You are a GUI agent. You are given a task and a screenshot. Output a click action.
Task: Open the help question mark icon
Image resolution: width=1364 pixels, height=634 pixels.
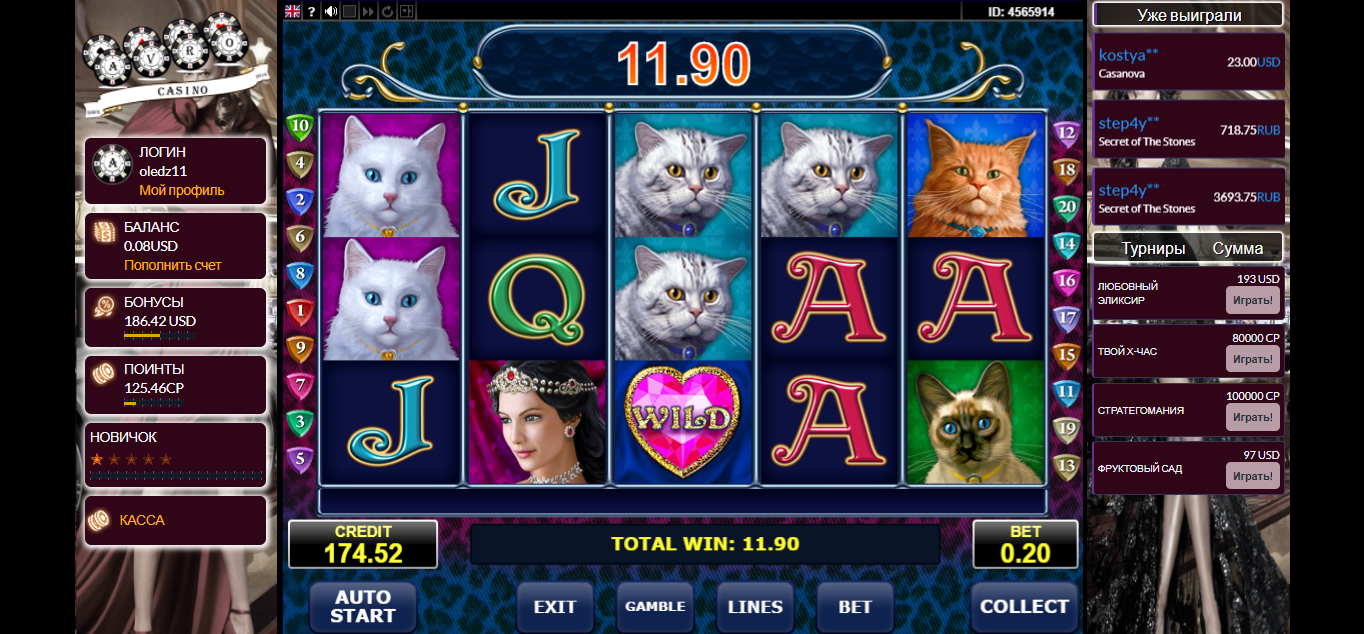pyautogui.click(x=312, y=11)
